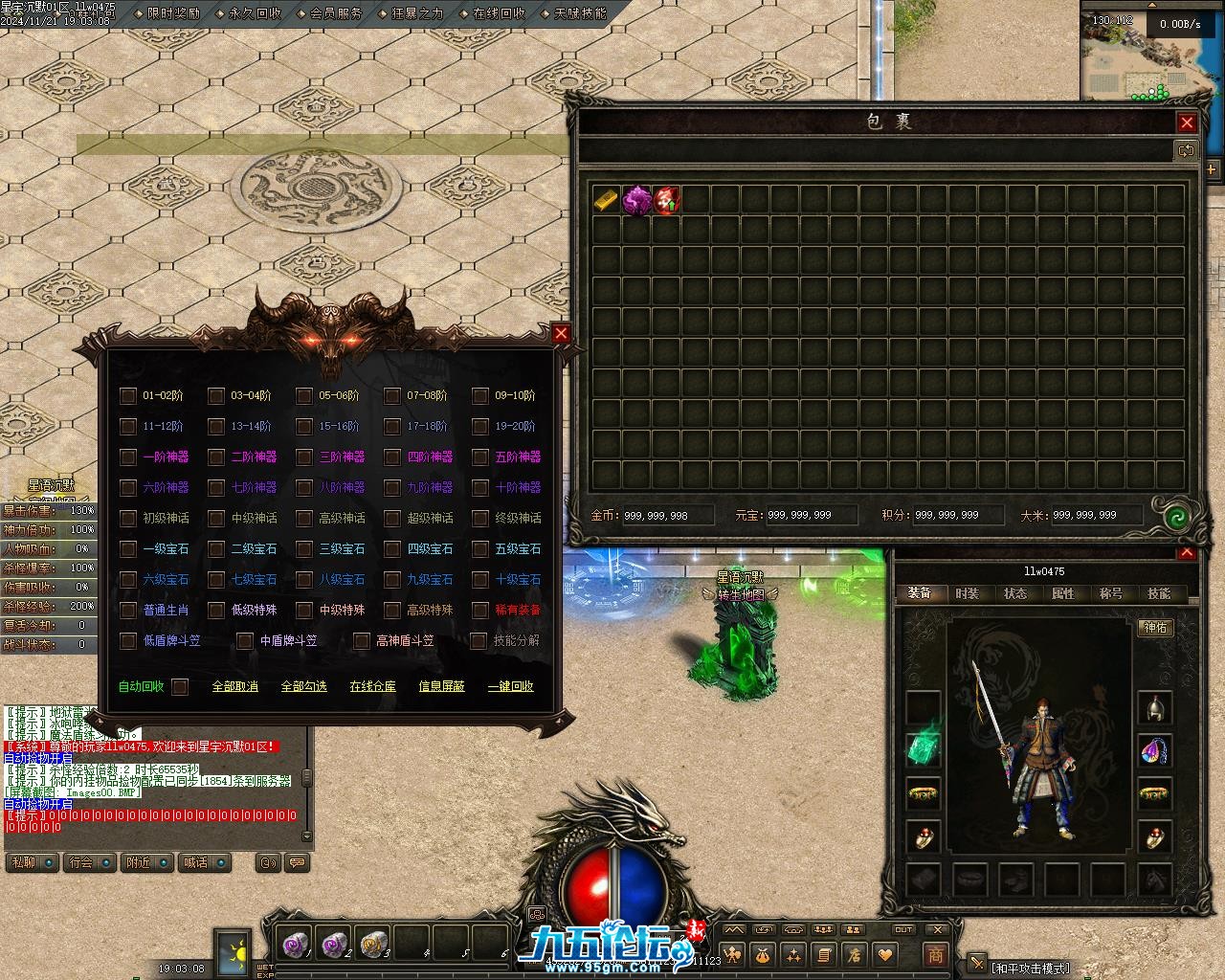Select the purple gem item in the bag
Screen dimensions: 1225x980
point(636,200)
